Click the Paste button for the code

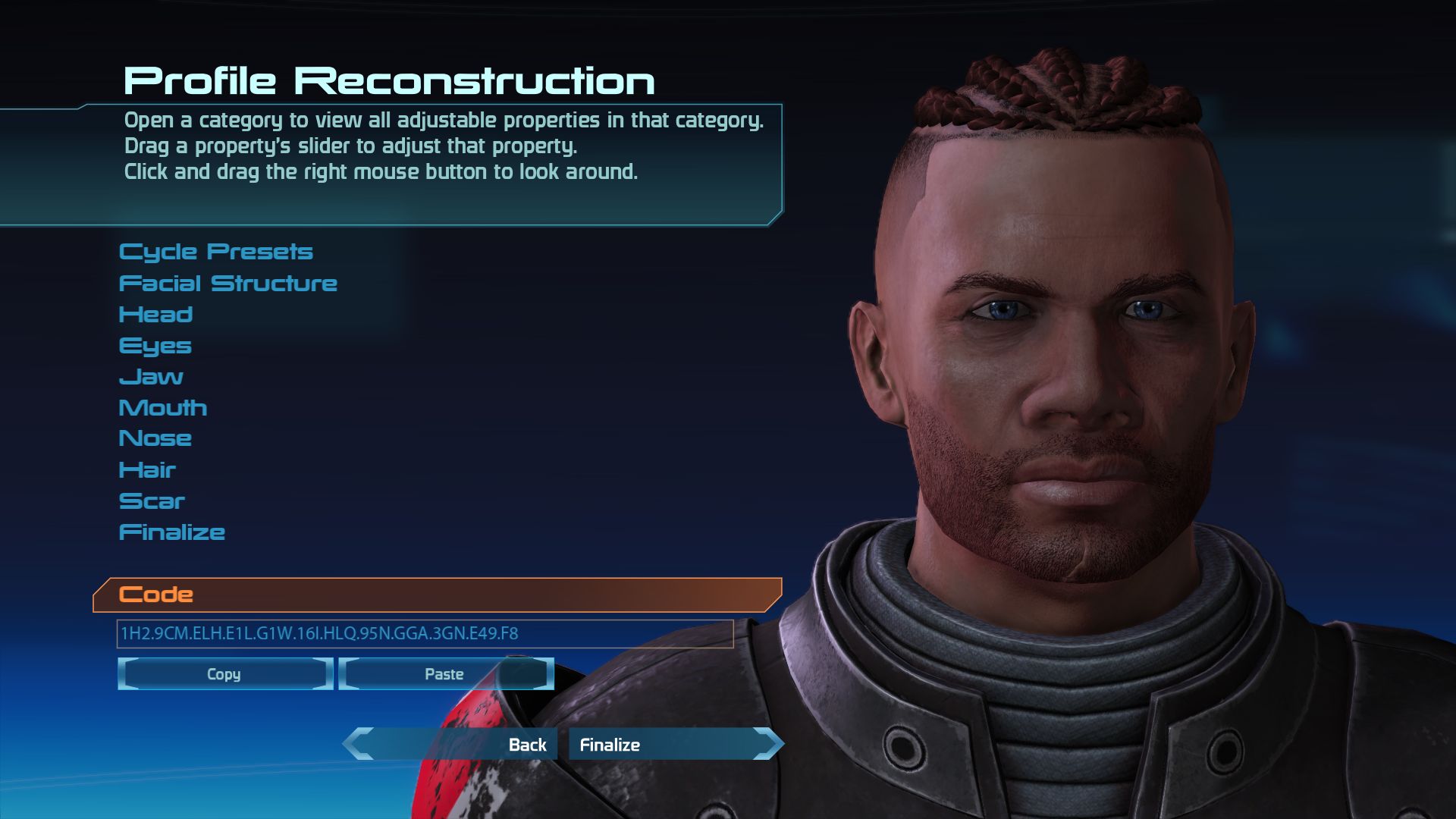point(444,673)
